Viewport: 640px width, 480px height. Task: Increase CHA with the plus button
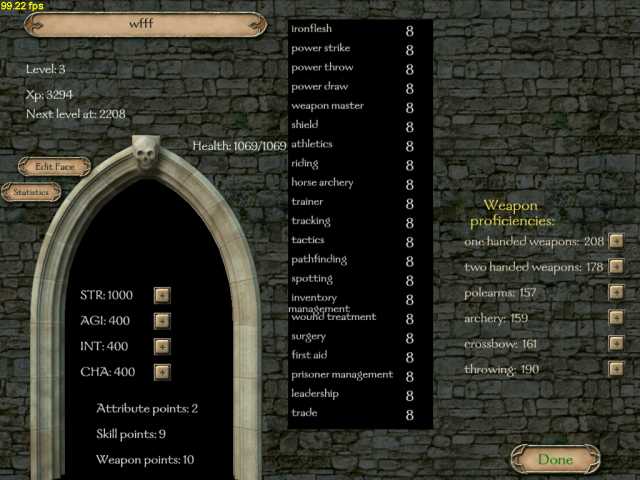162,372
